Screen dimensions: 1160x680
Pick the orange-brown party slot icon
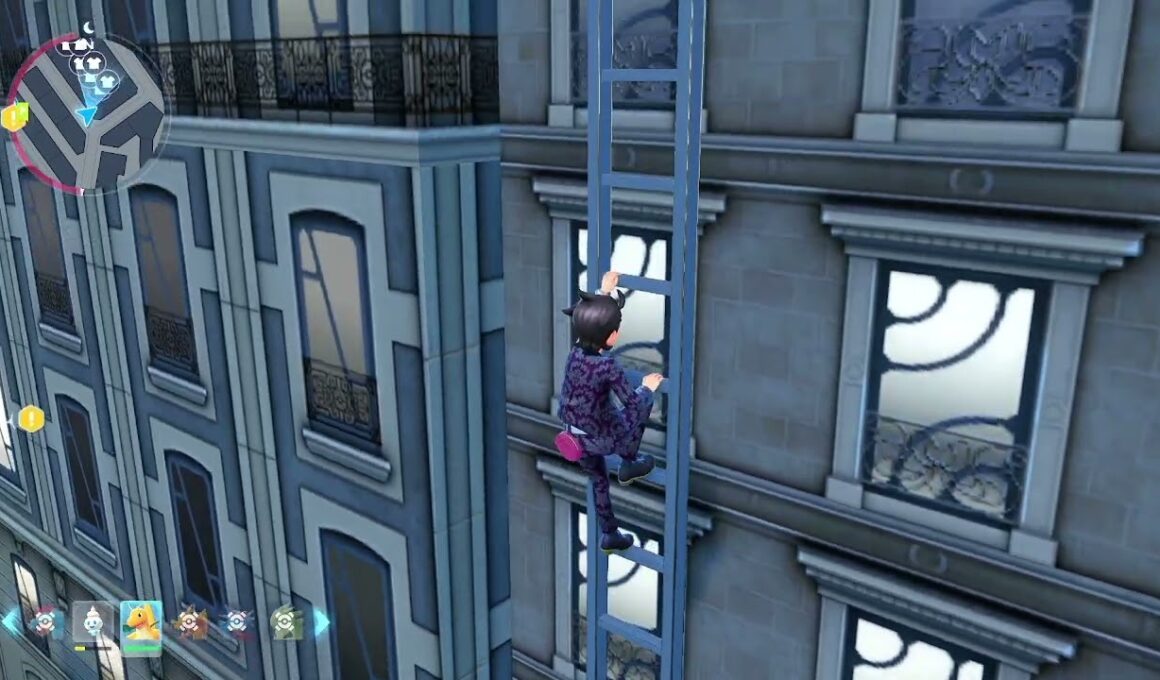[188, 622]
